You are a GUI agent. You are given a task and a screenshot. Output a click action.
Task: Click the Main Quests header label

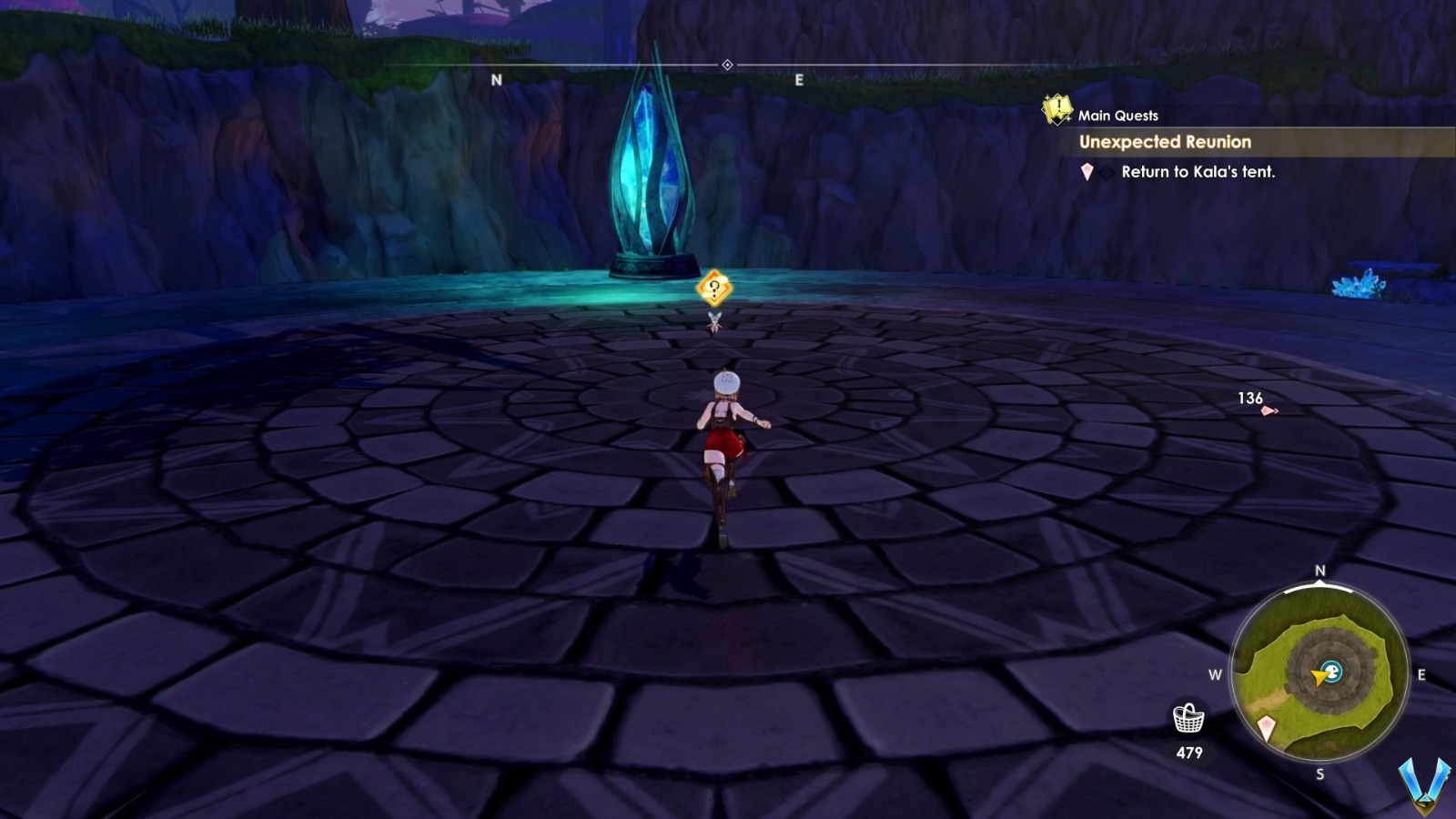point(1117,115)
